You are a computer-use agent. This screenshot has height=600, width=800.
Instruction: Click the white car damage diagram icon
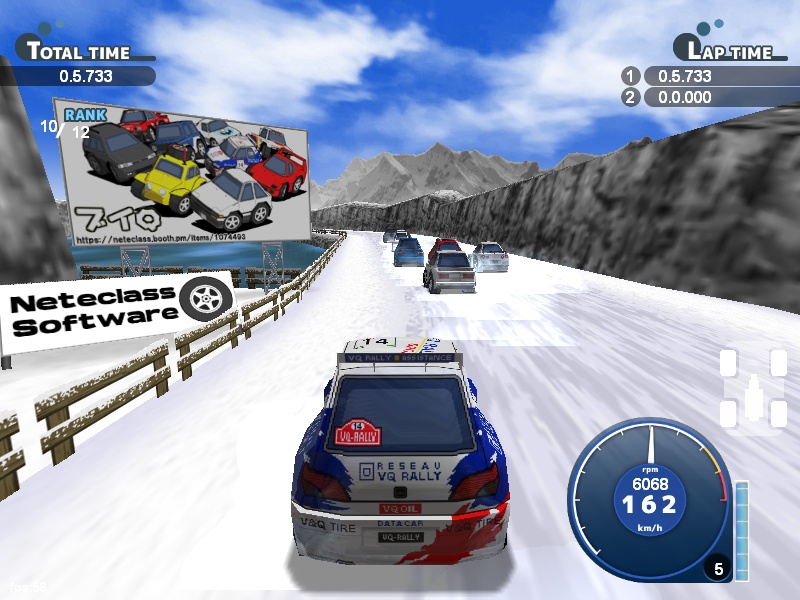click(752, 389)
